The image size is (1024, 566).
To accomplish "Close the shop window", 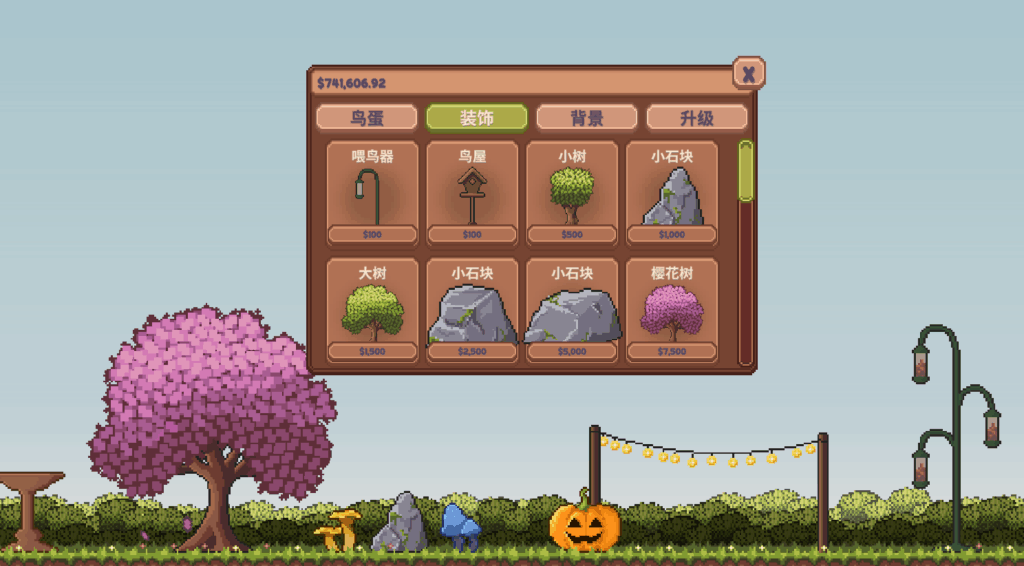I will [x=748, y=73].
